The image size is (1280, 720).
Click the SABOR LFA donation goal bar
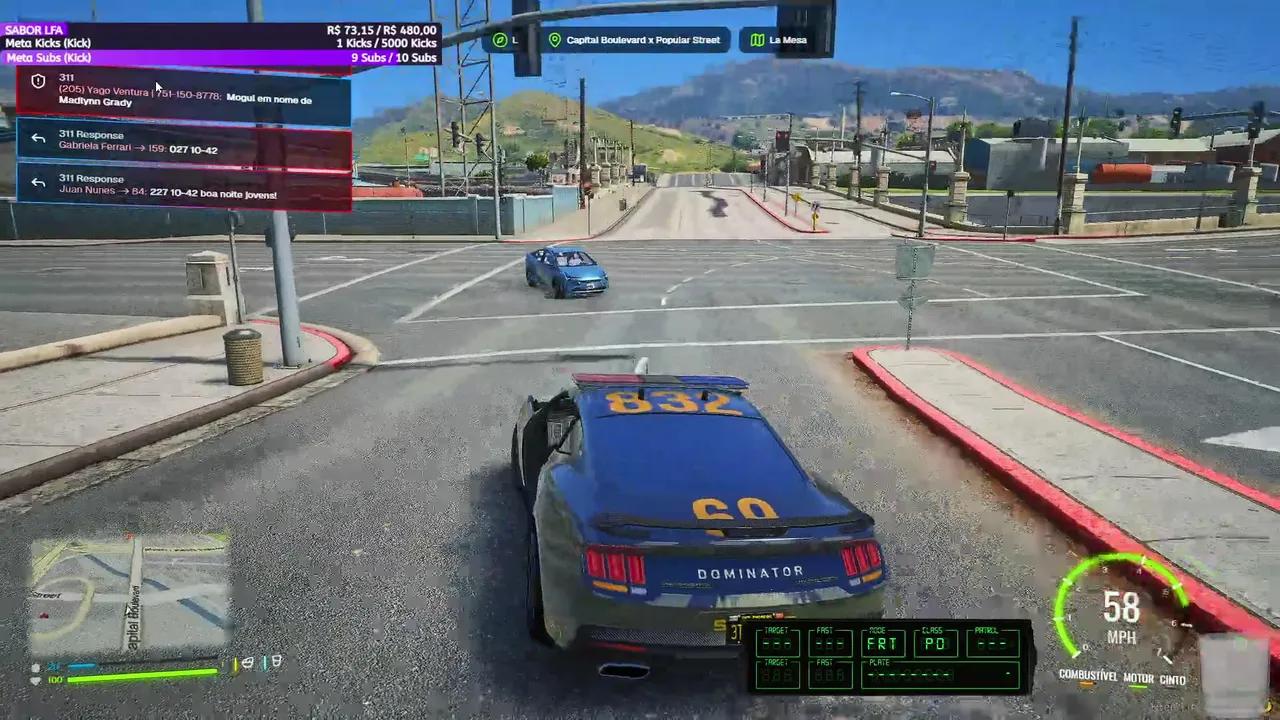pyautogui.click(x=220, y=30)
